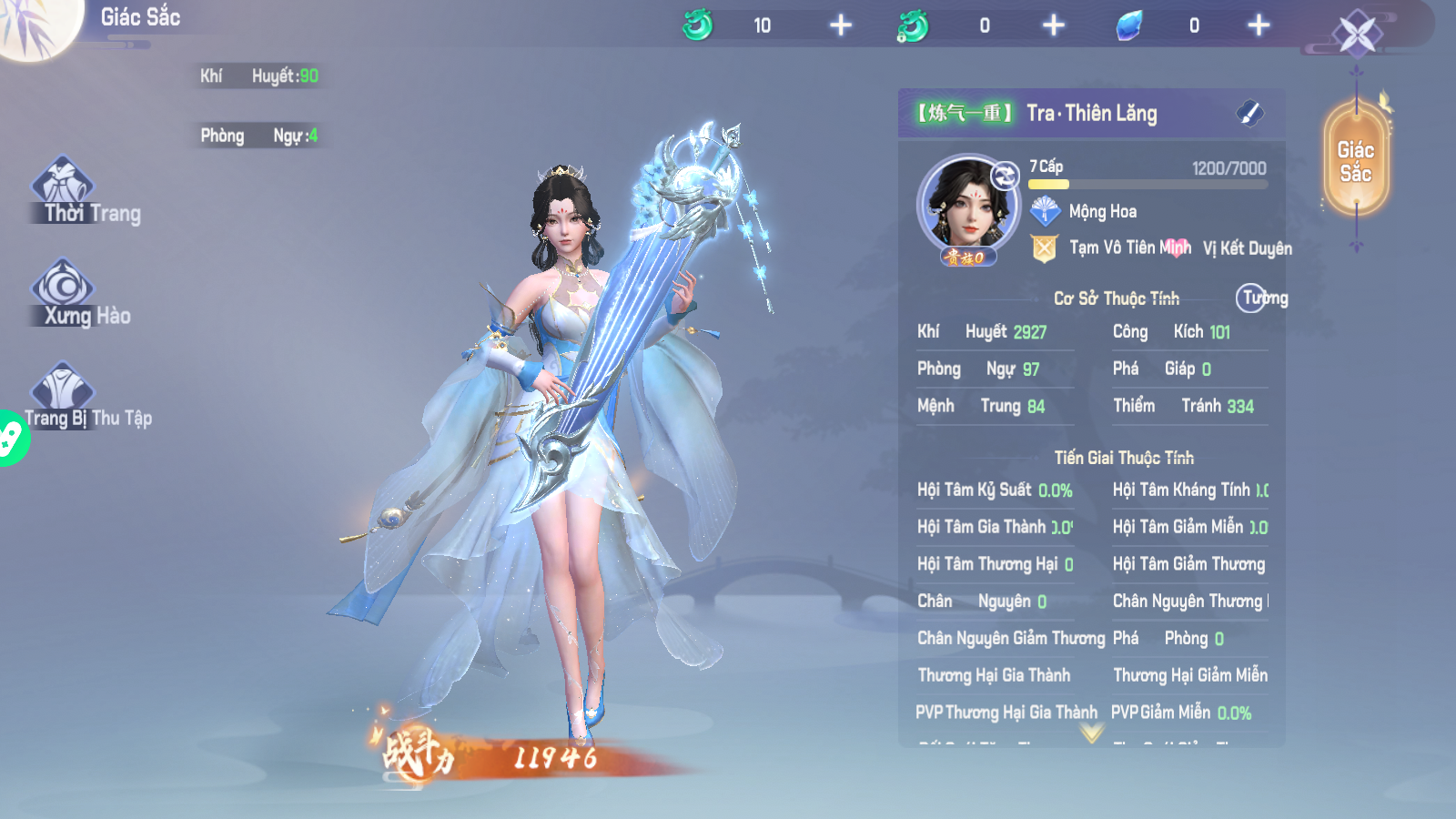Tap the Vị Kết Duyên marriage status
The image size is (1456, 819).
(x=1247, y=248)
